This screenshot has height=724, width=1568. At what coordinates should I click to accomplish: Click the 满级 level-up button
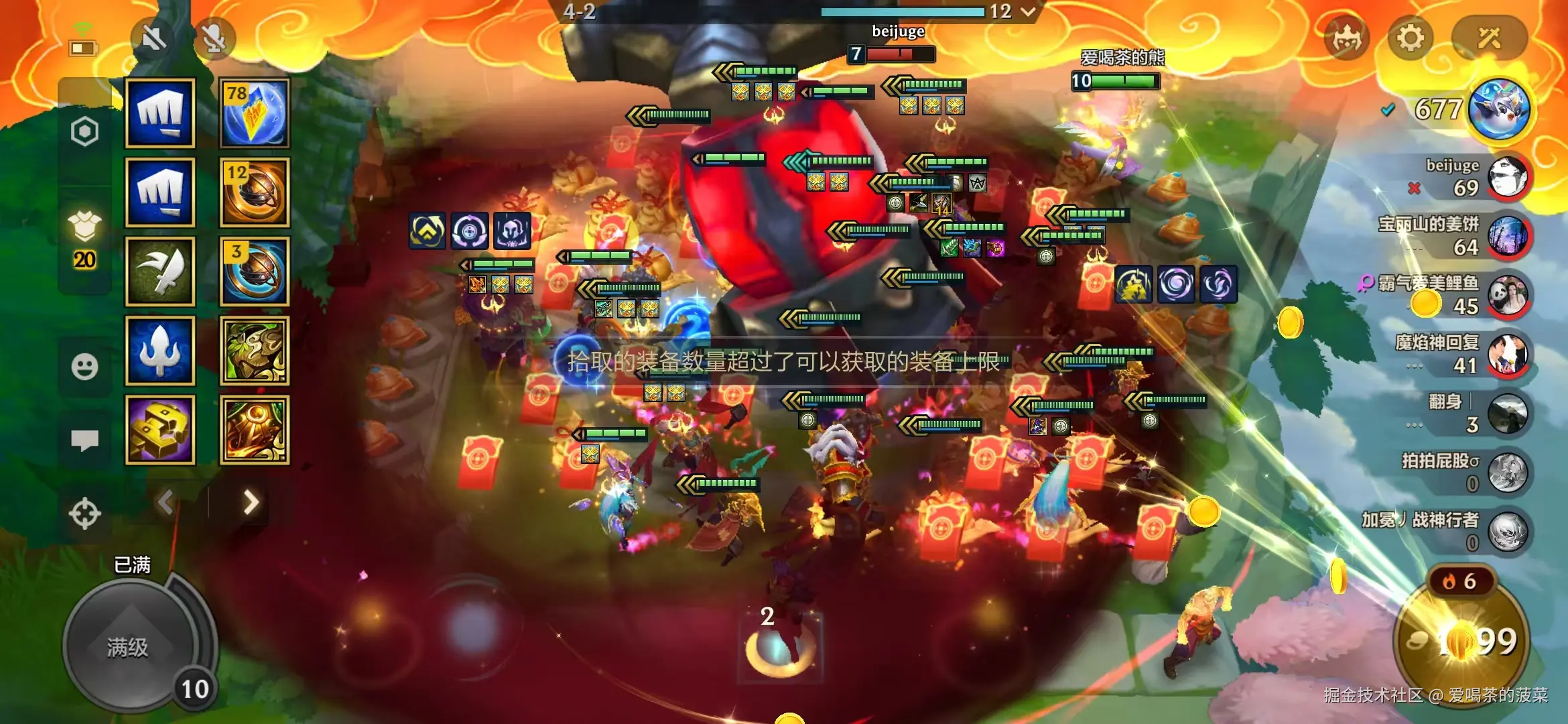coord(129,647)
